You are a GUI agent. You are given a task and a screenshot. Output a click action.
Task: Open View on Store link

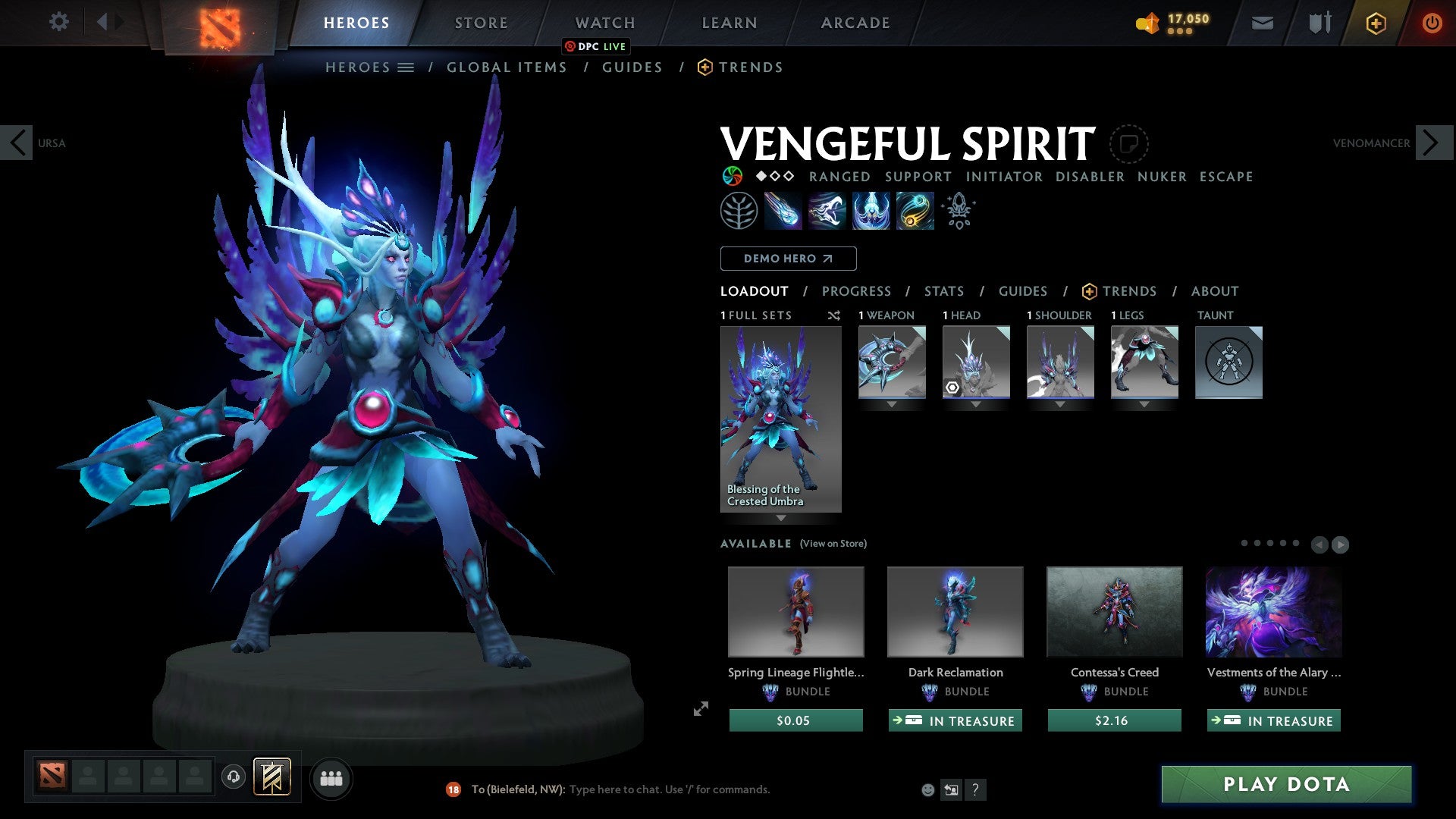pos(834,544)
